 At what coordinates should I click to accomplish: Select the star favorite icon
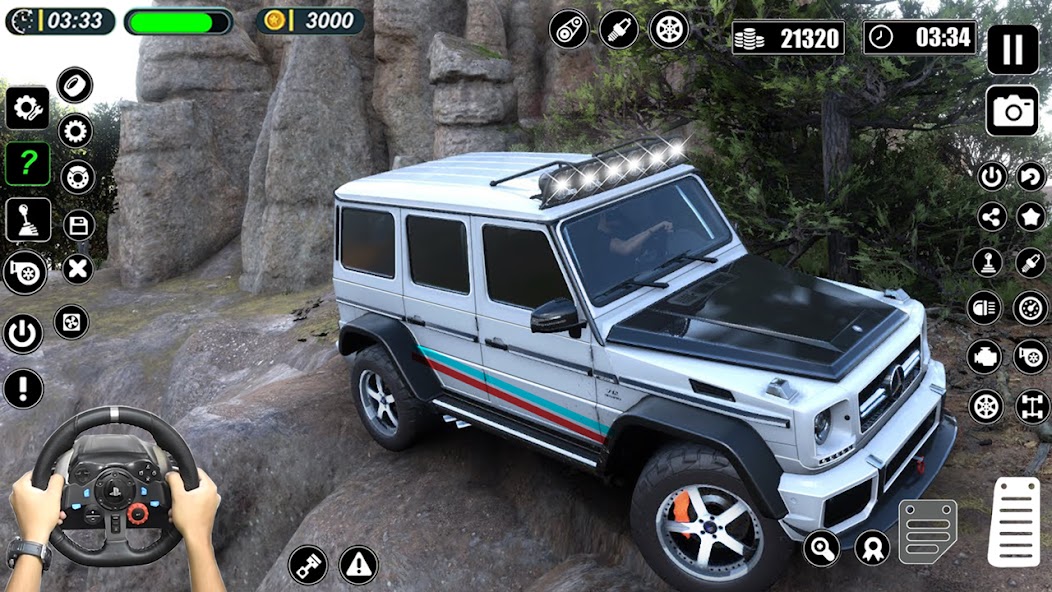(1031, 216)
